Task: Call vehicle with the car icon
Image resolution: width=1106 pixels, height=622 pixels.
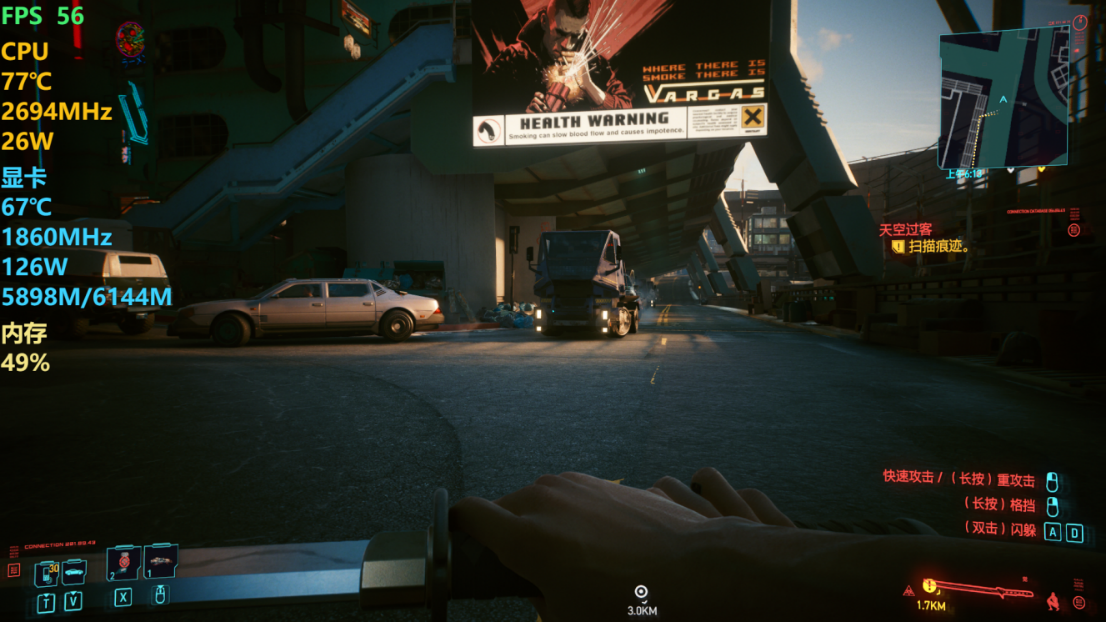Action: click(x=75, y=572)
